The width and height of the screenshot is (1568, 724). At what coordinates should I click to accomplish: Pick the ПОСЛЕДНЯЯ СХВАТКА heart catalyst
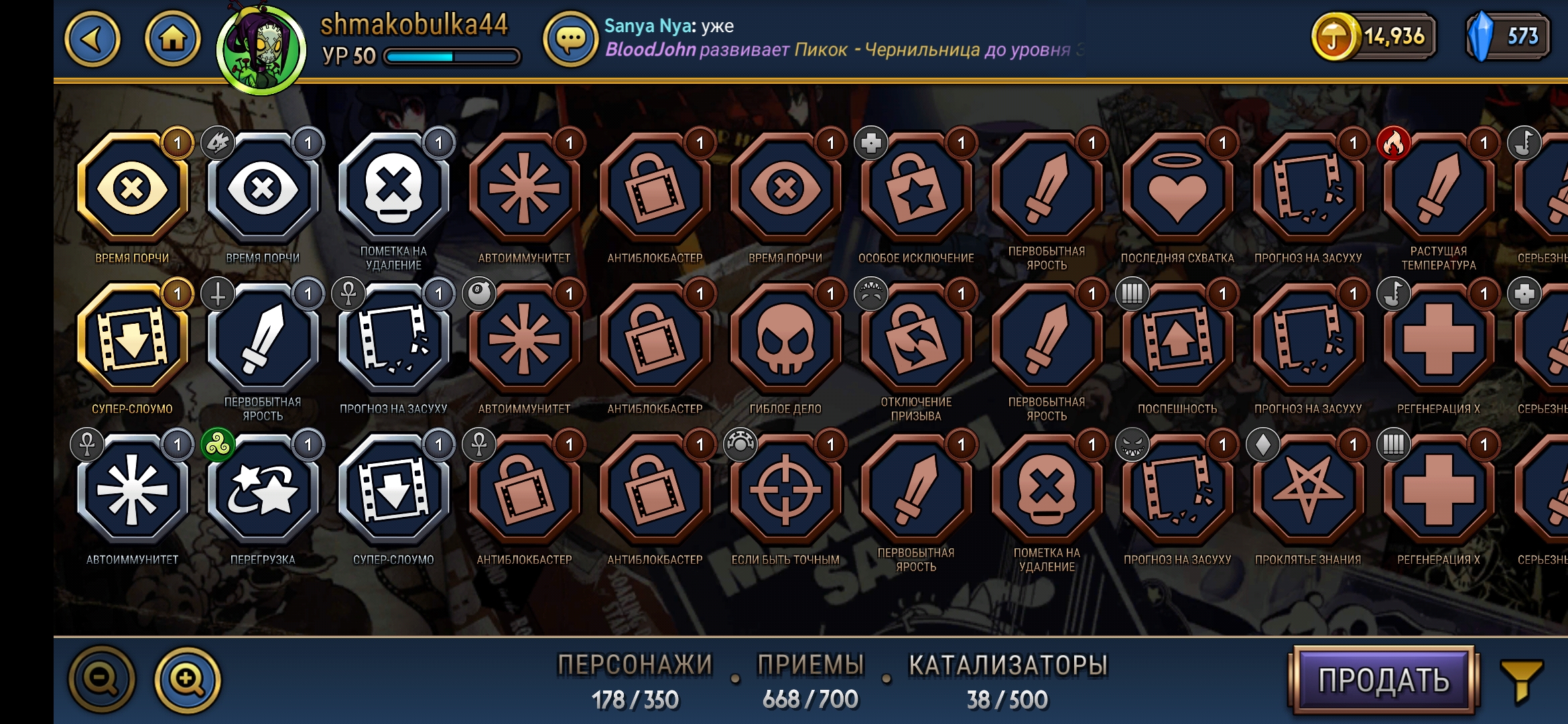point(1177,188)
